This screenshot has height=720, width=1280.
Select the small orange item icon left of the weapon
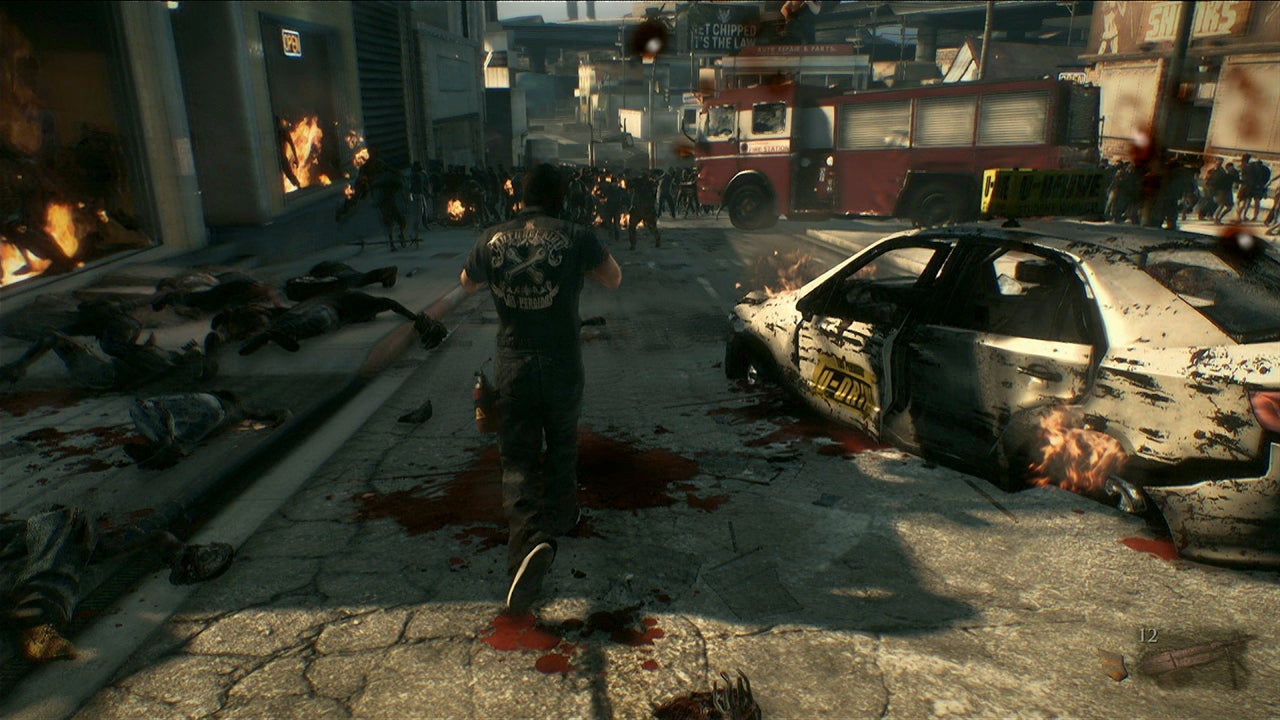(1113, 663)
